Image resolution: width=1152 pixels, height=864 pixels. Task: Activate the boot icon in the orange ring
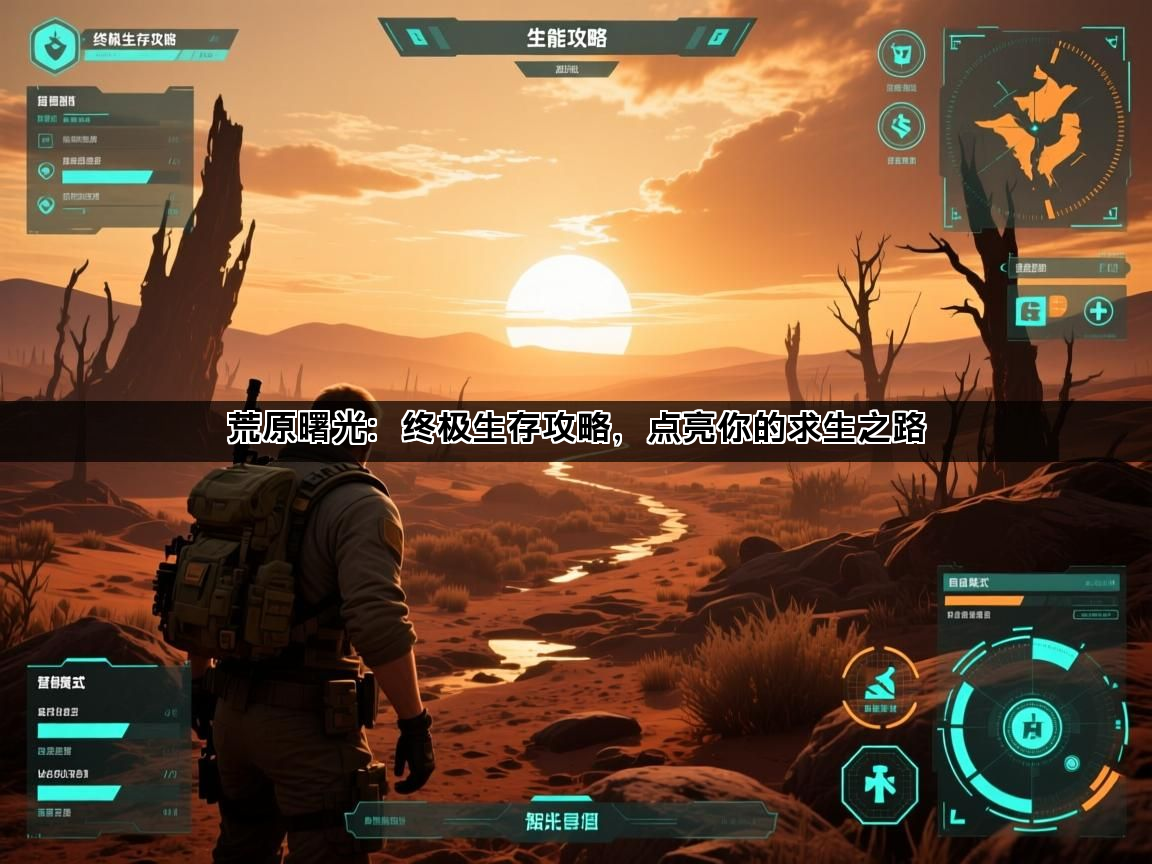click(x=879, y=686)
